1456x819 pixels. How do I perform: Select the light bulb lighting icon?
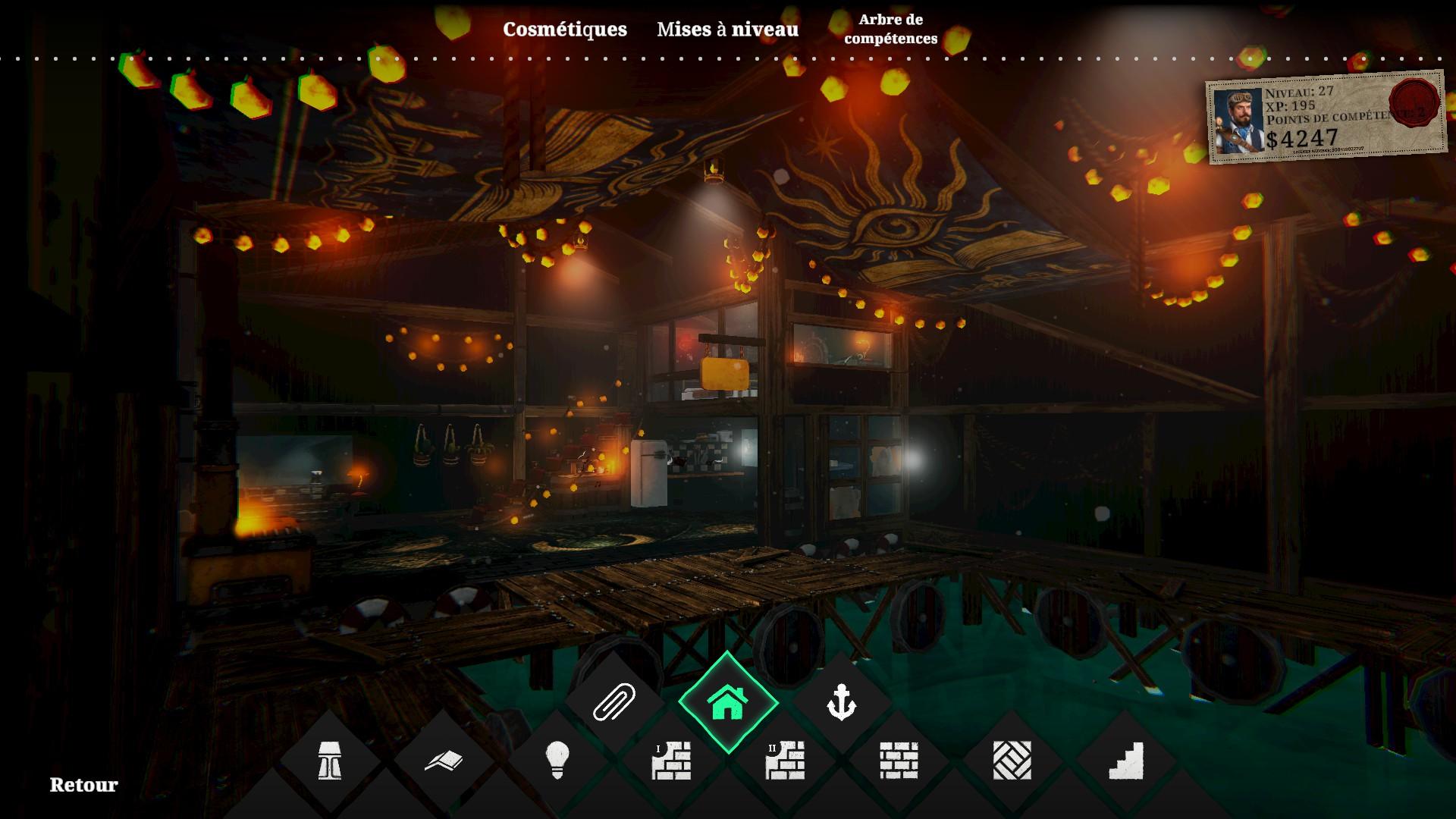[x=557, y=760]
